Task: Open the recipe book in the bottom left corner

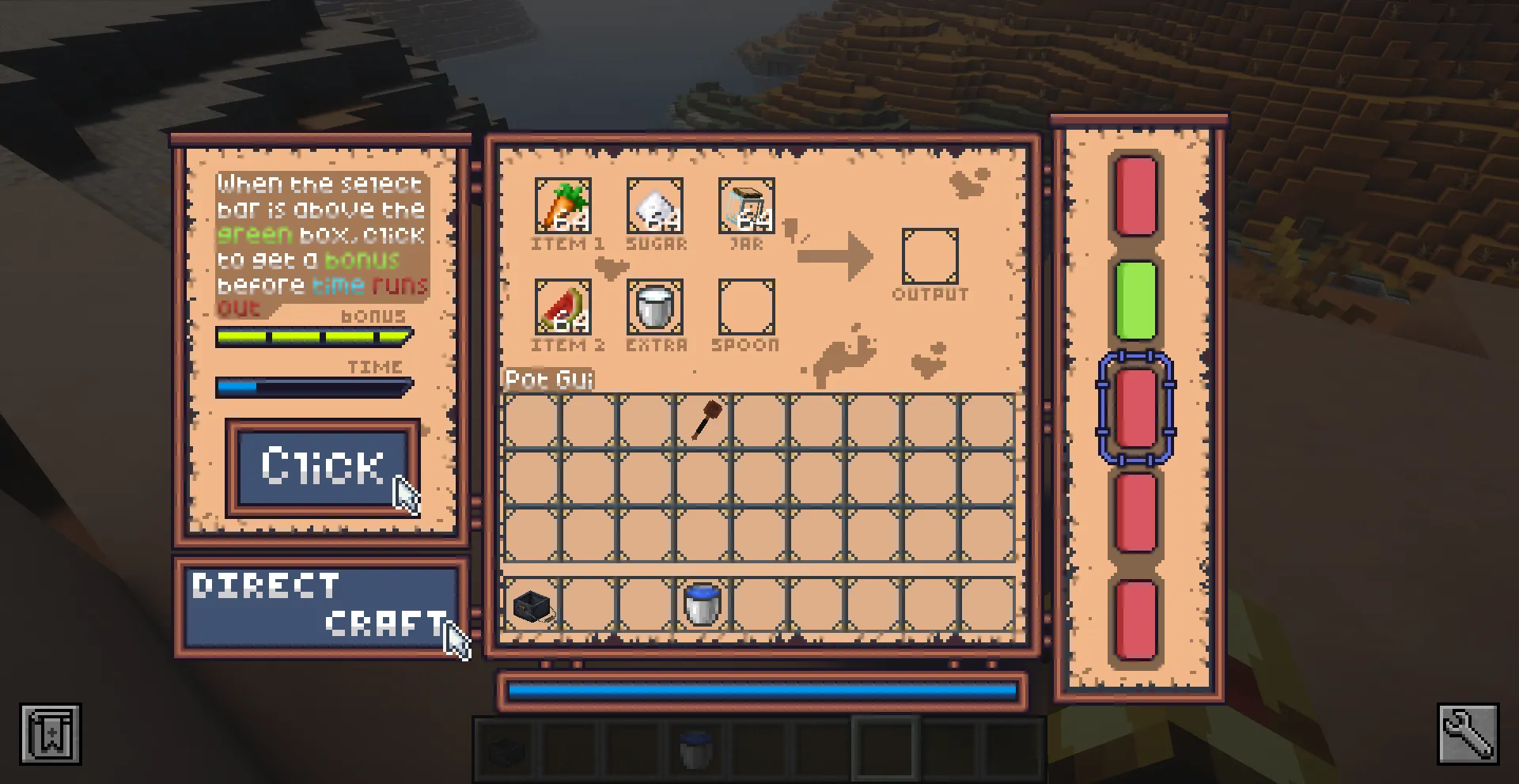Action: [x=50, y=734]
